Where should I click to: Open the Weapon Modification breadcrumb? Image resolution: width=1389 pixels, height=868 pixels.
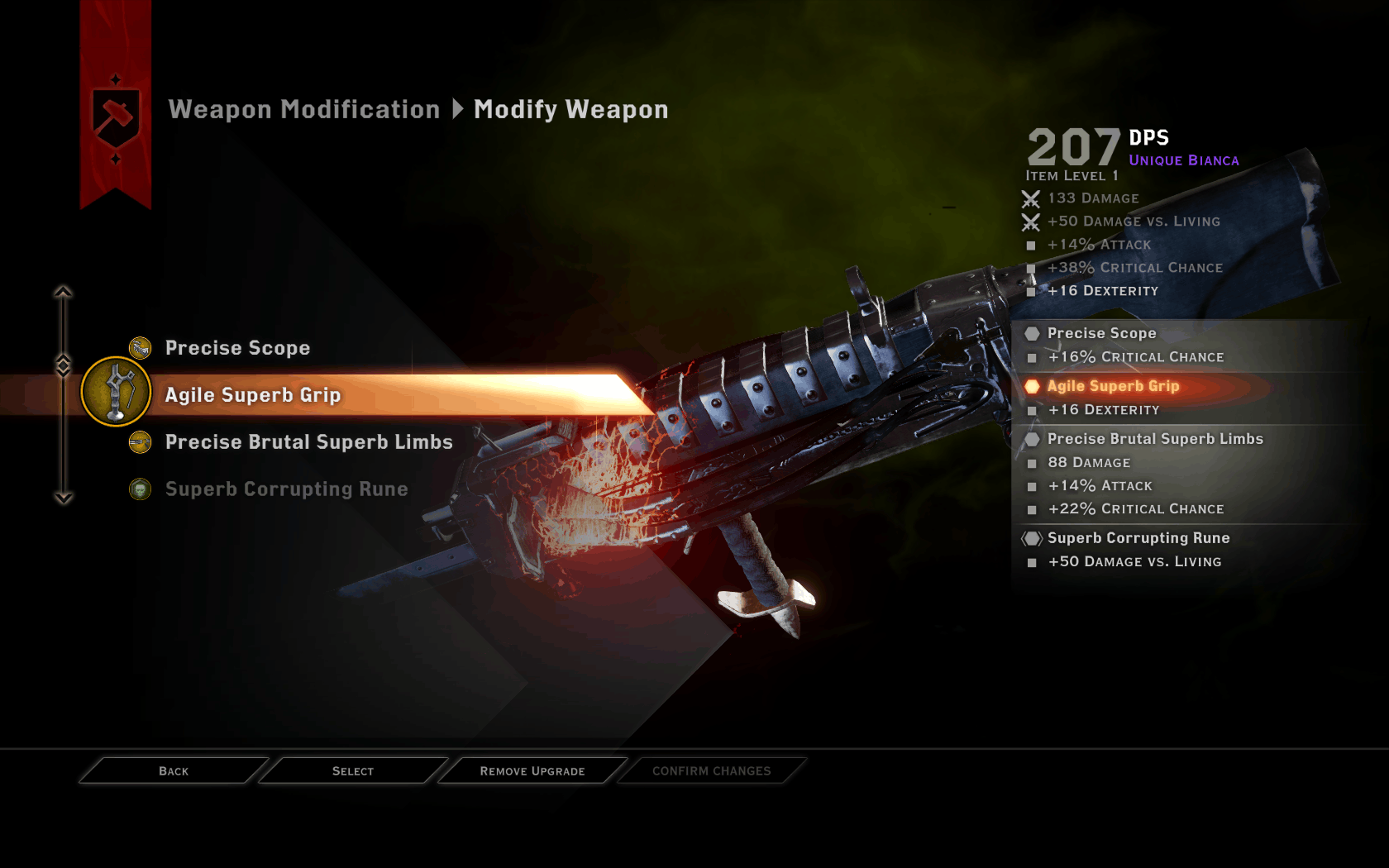(x=303, y=108)
